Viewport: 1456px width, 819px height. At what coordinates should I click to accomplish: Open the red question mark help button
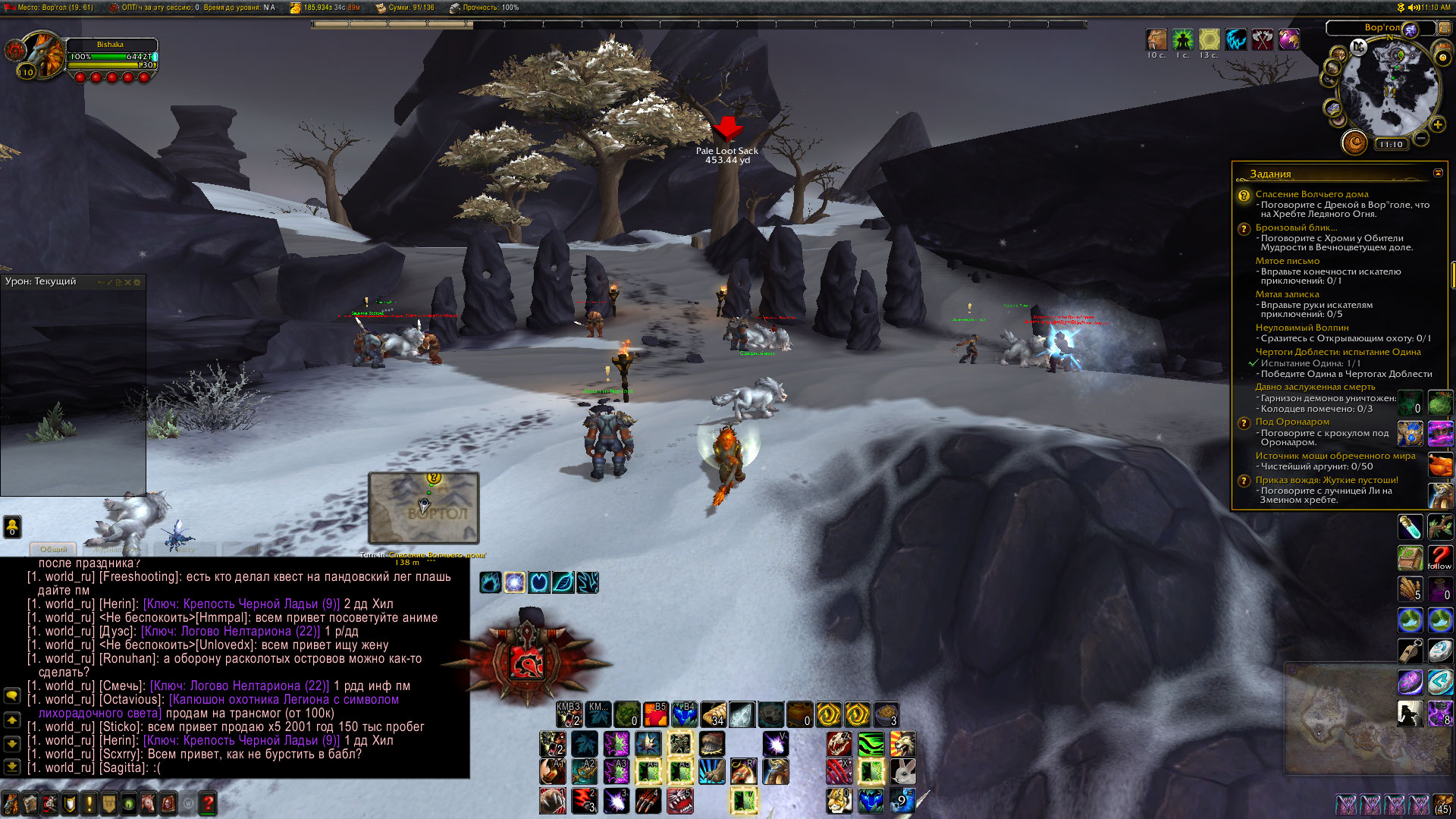208,803
